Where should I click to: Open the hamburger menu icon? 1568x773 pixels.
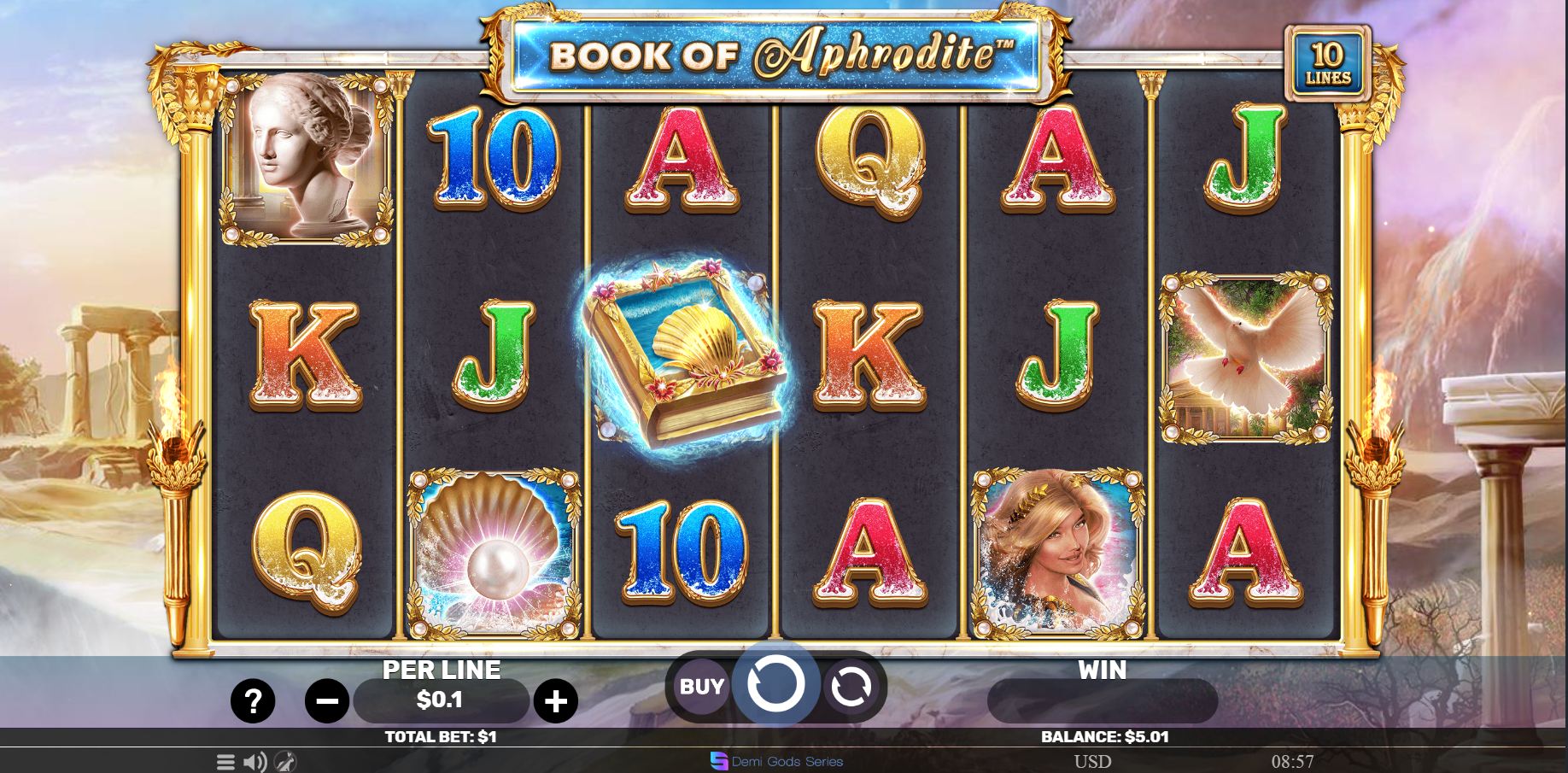click(x=225, y=762)
